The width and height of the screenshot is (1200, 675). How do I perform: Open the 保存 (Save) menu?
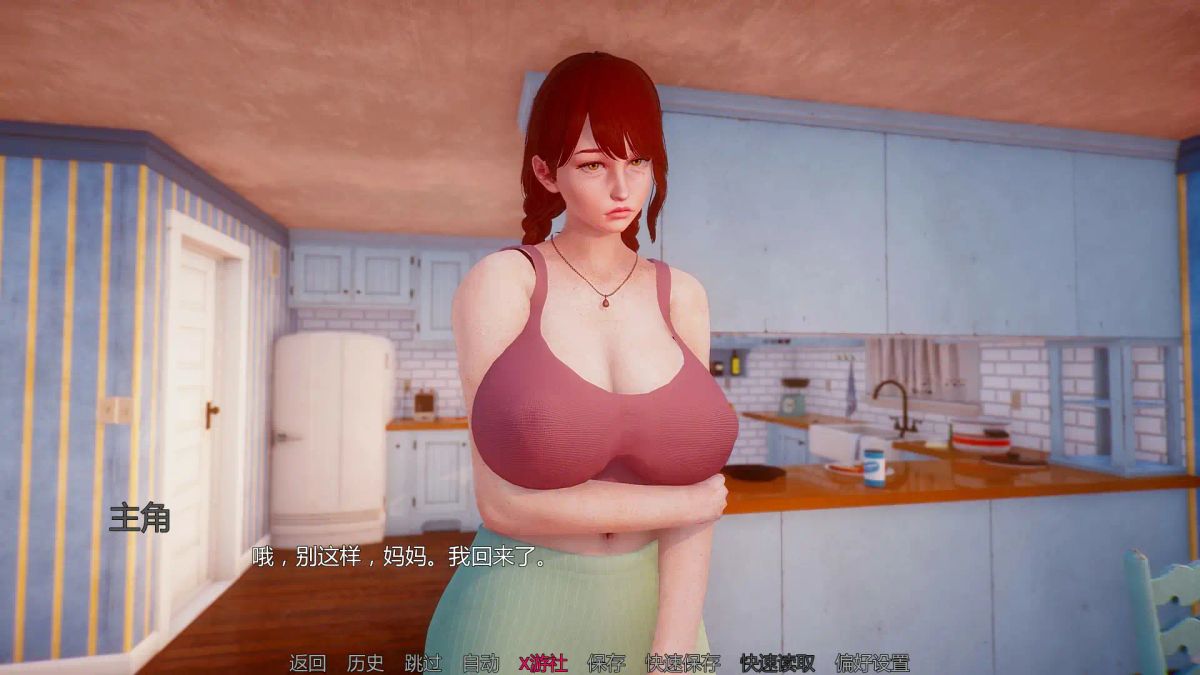click(606, 662)
